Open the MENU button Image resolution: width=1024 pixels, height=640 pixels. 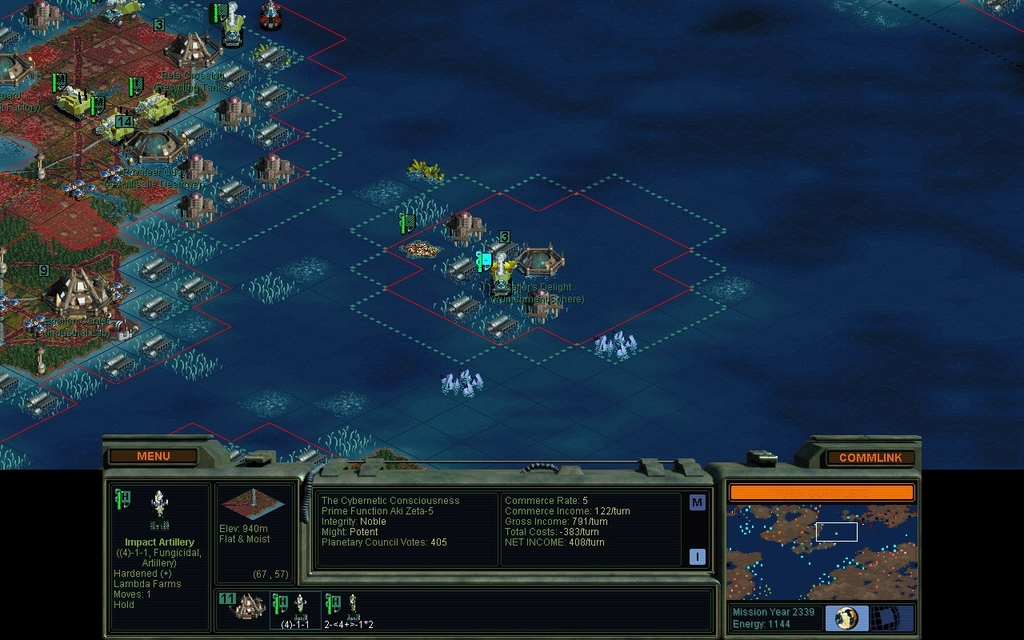coord(153,456)
